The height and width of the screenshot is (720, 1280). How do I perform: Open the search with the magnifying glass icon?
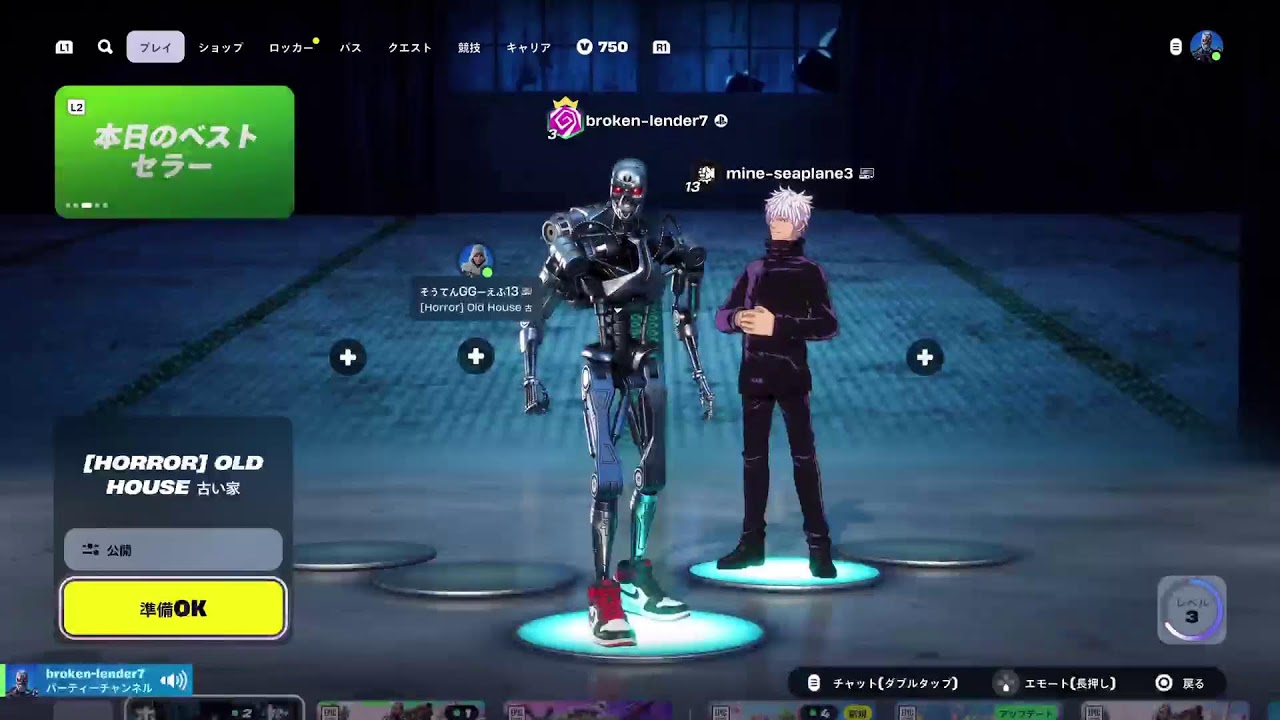pyautogui.click(x=104, y=46)
